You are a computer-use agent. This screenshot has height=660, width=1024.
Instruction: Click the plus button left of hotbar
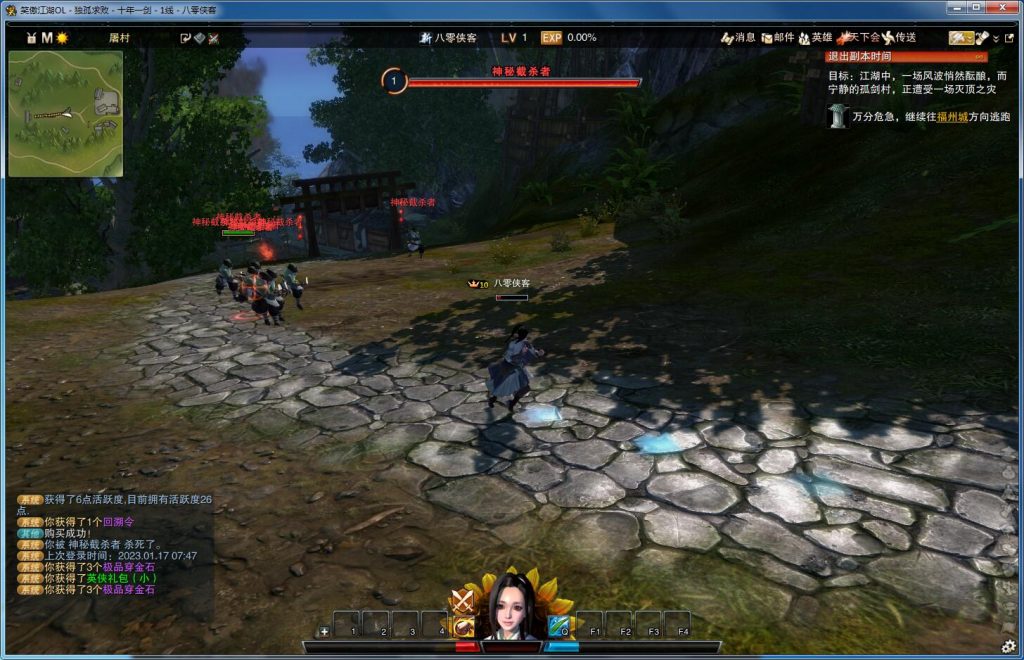(x=324, y=632)
